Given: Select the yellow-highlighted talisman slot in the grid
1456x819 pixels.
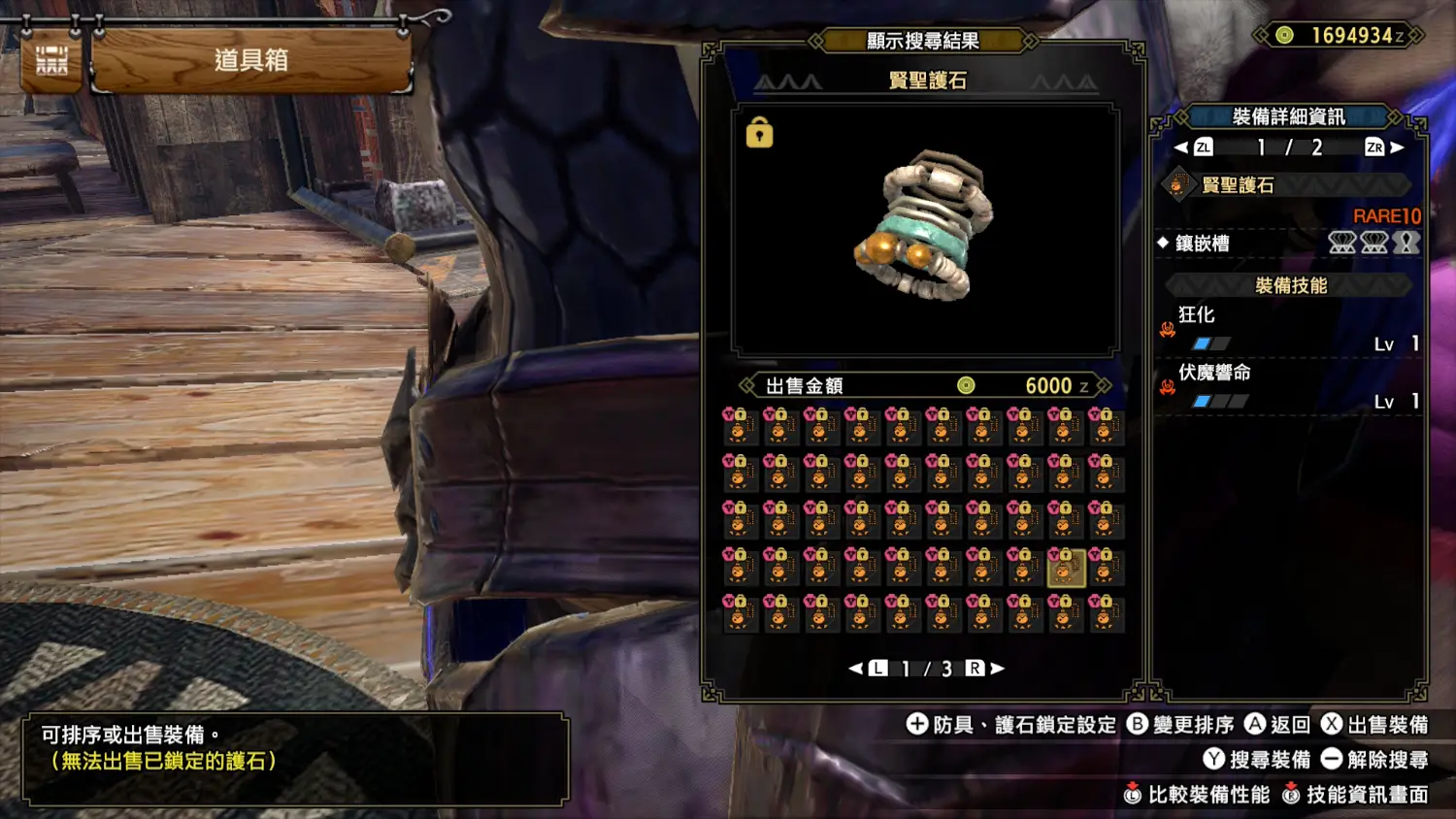Looking at the screenshot, I should (1065, 567).
